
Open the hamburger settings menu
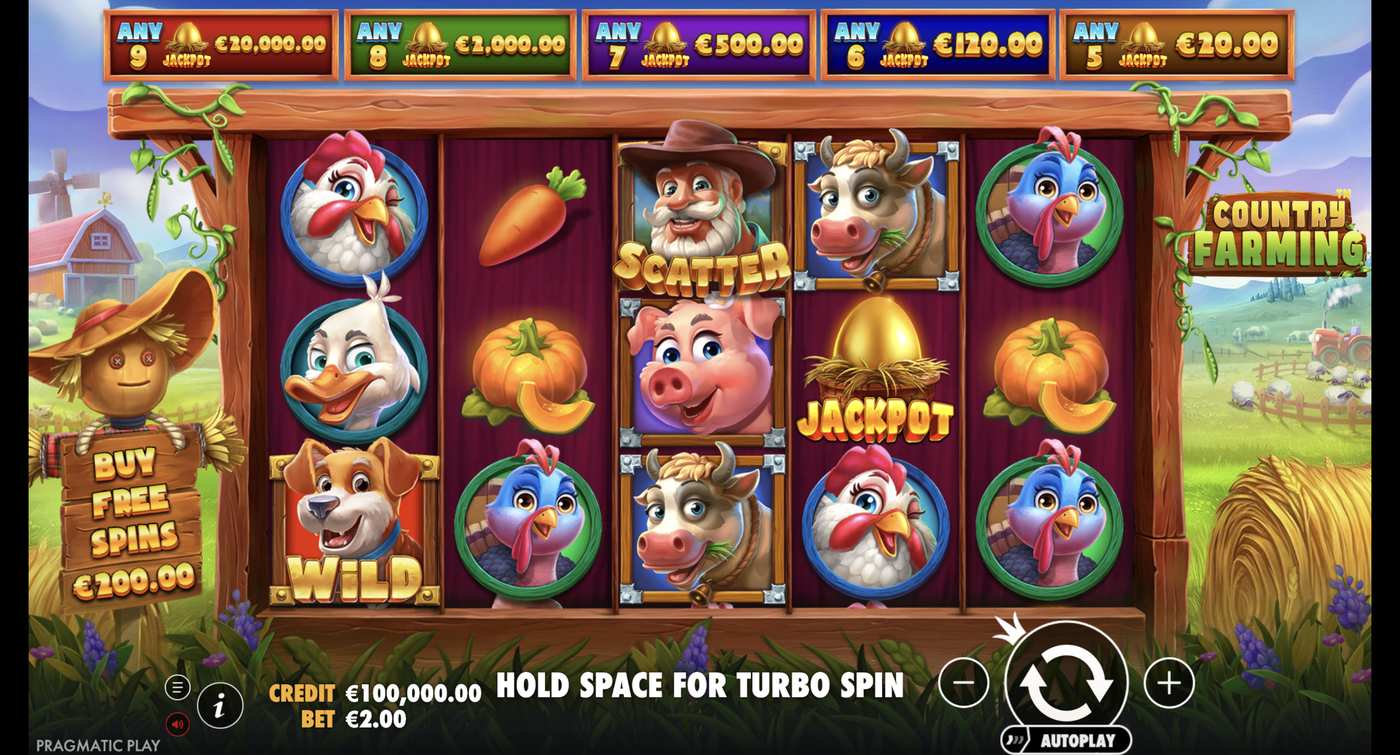coord(178,687)
